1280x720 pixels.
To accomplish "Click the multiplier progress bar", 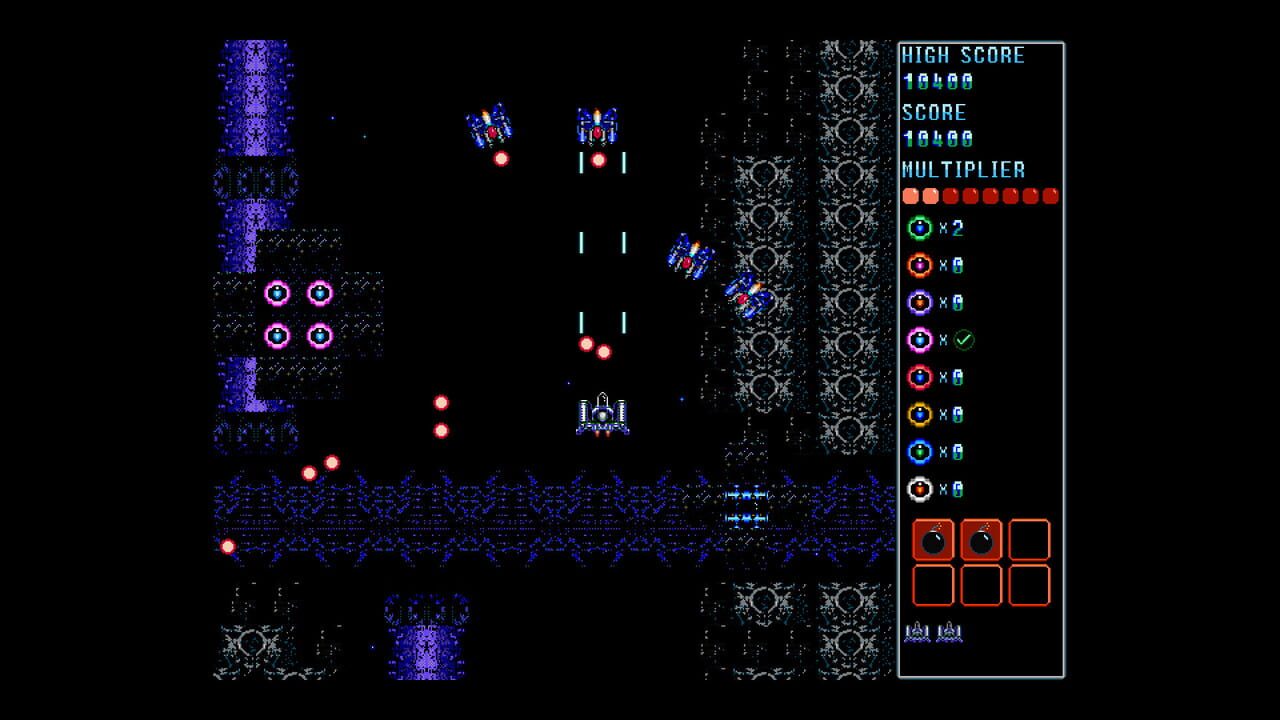I will click(x=980, y=196).
